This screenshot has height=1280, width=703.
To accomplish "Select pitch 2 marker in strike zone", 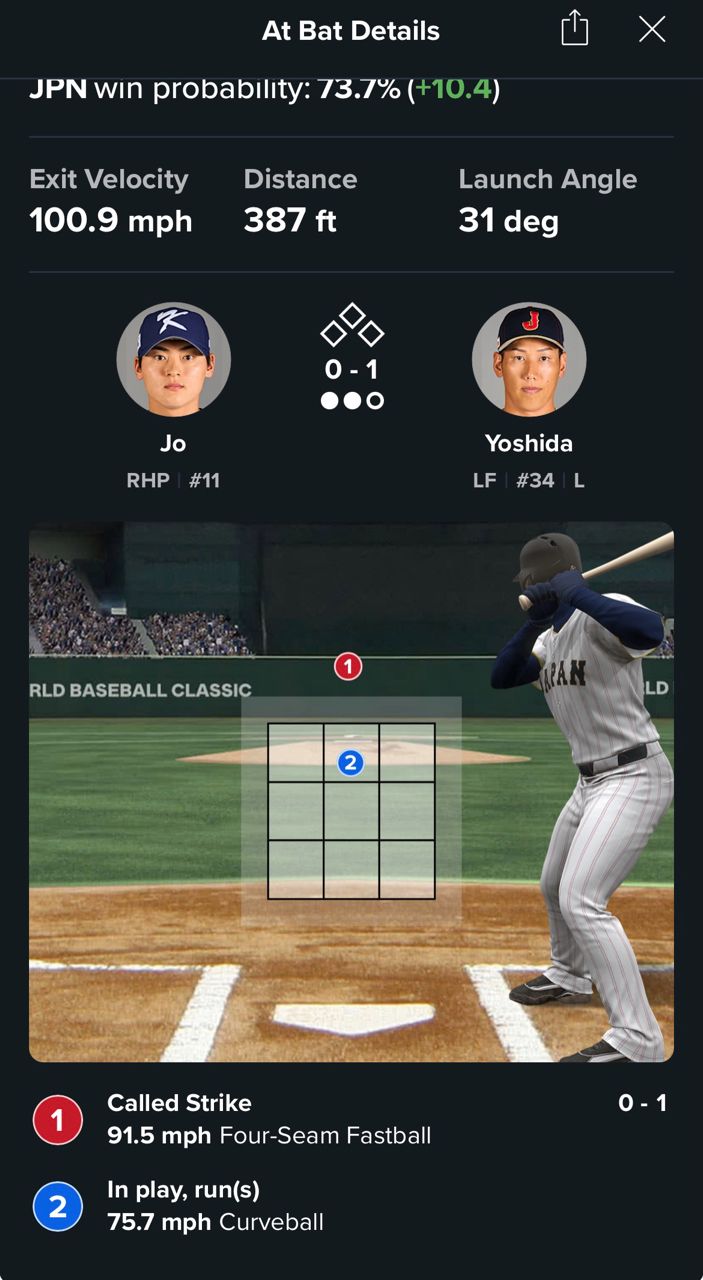I will click(x=350, y=763).
